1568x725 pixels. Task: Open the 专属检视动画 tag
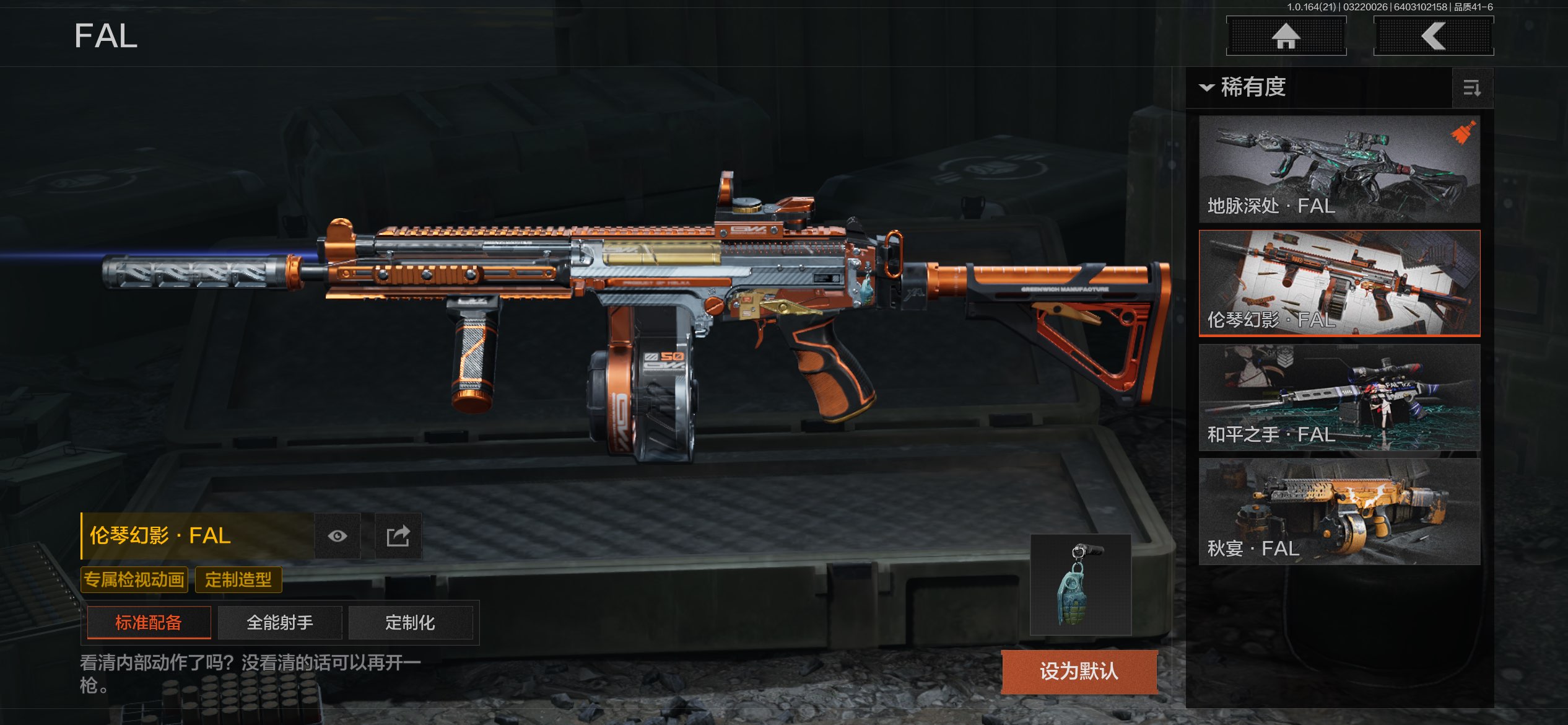coord(134,580)
